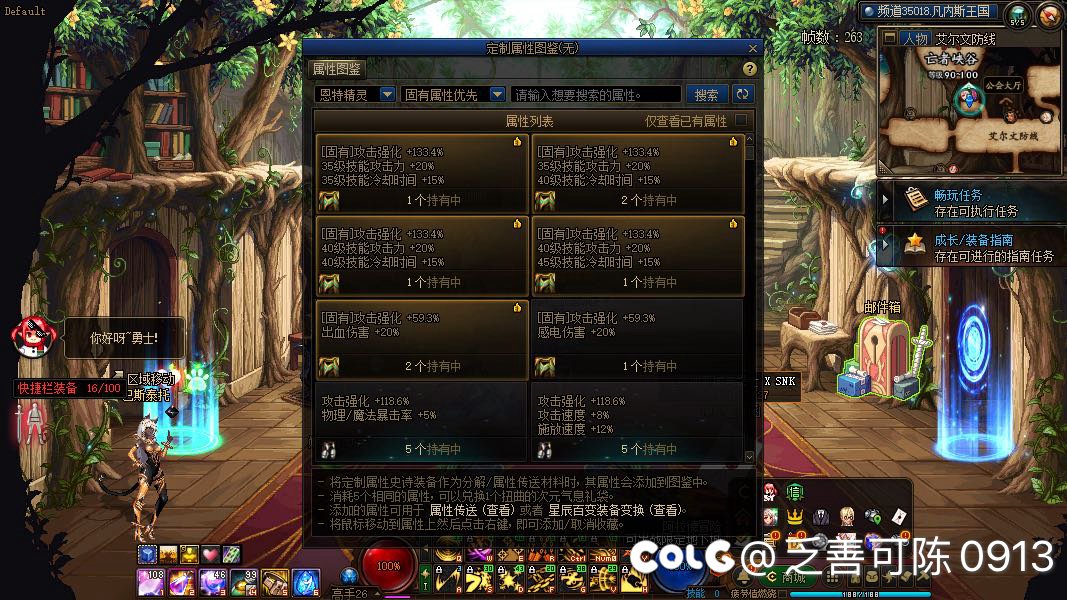Click the refresh arrows button beside 搜索

coord(742,94)
